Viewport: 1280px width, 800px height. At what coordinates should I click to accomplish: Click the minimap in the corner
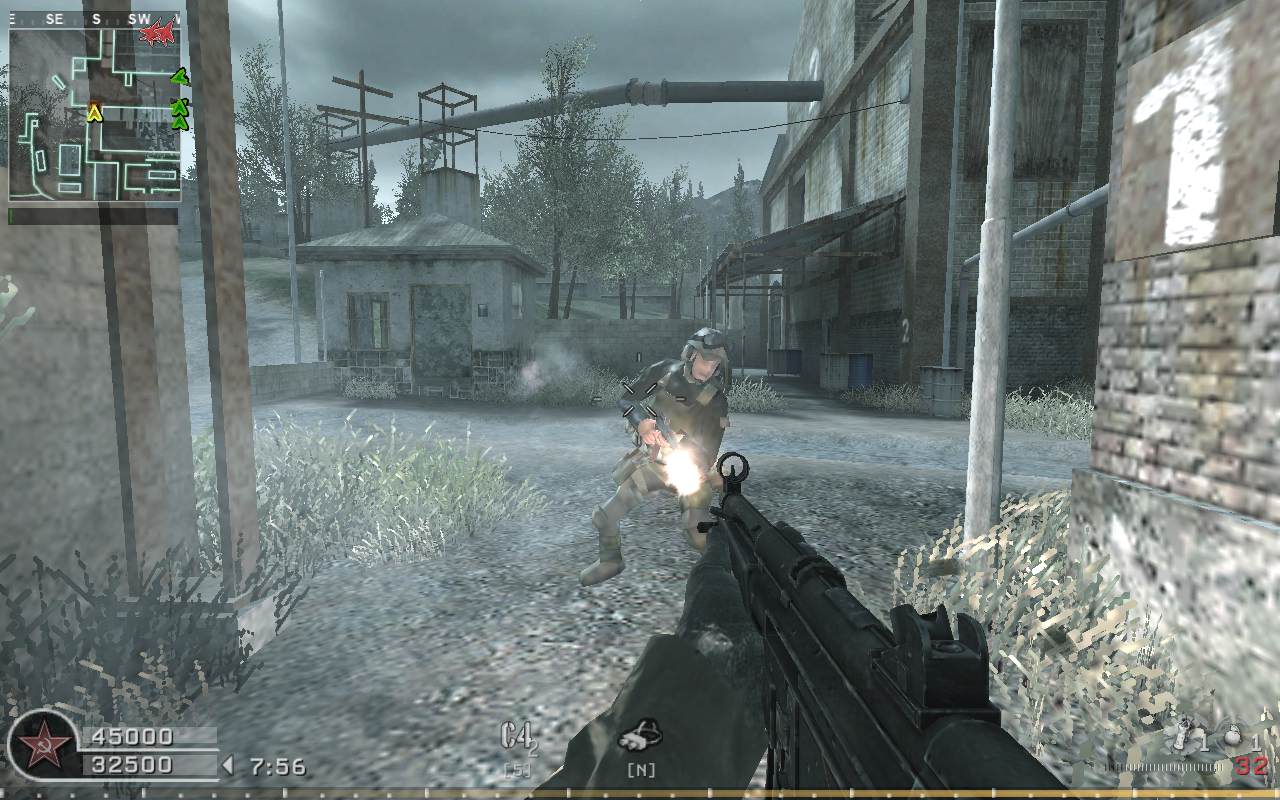95,112
